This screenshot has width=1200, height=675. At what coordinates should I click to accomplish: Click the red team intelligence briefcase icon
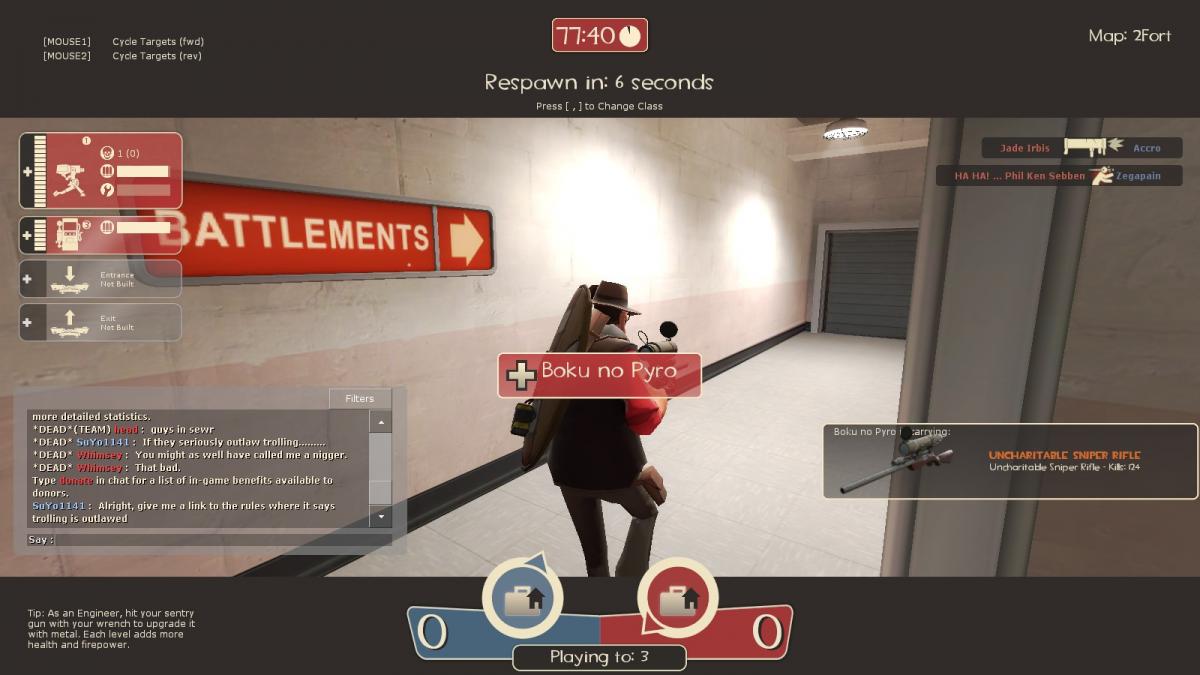coord(677,600)
